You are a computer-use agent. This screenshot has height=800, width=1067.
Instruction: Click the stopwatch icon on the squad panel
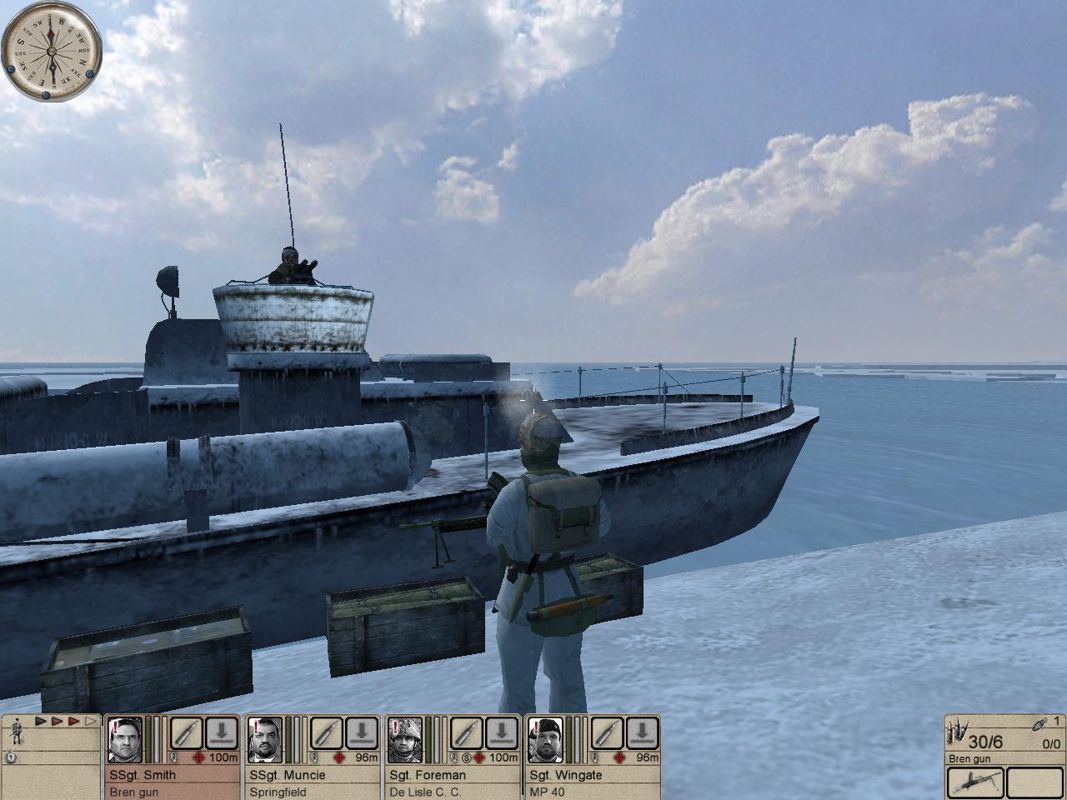coord(10,757)
